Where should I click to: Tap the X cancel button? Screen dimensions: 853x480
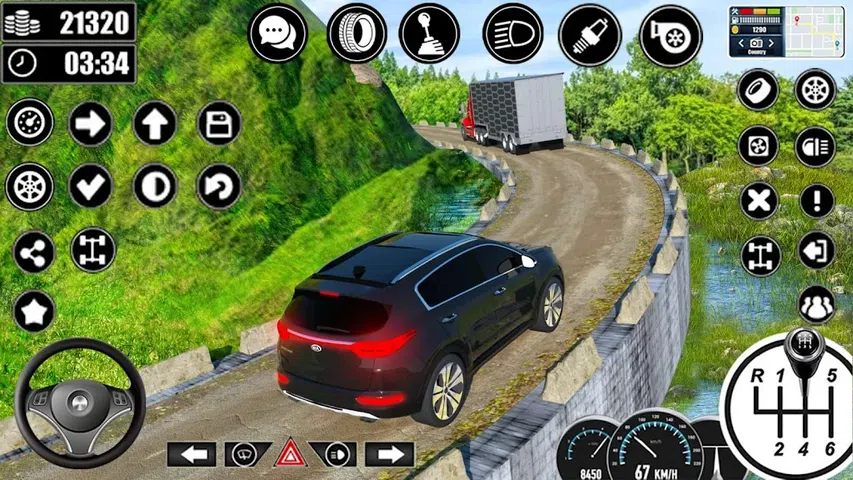click(x=759, y=201)
